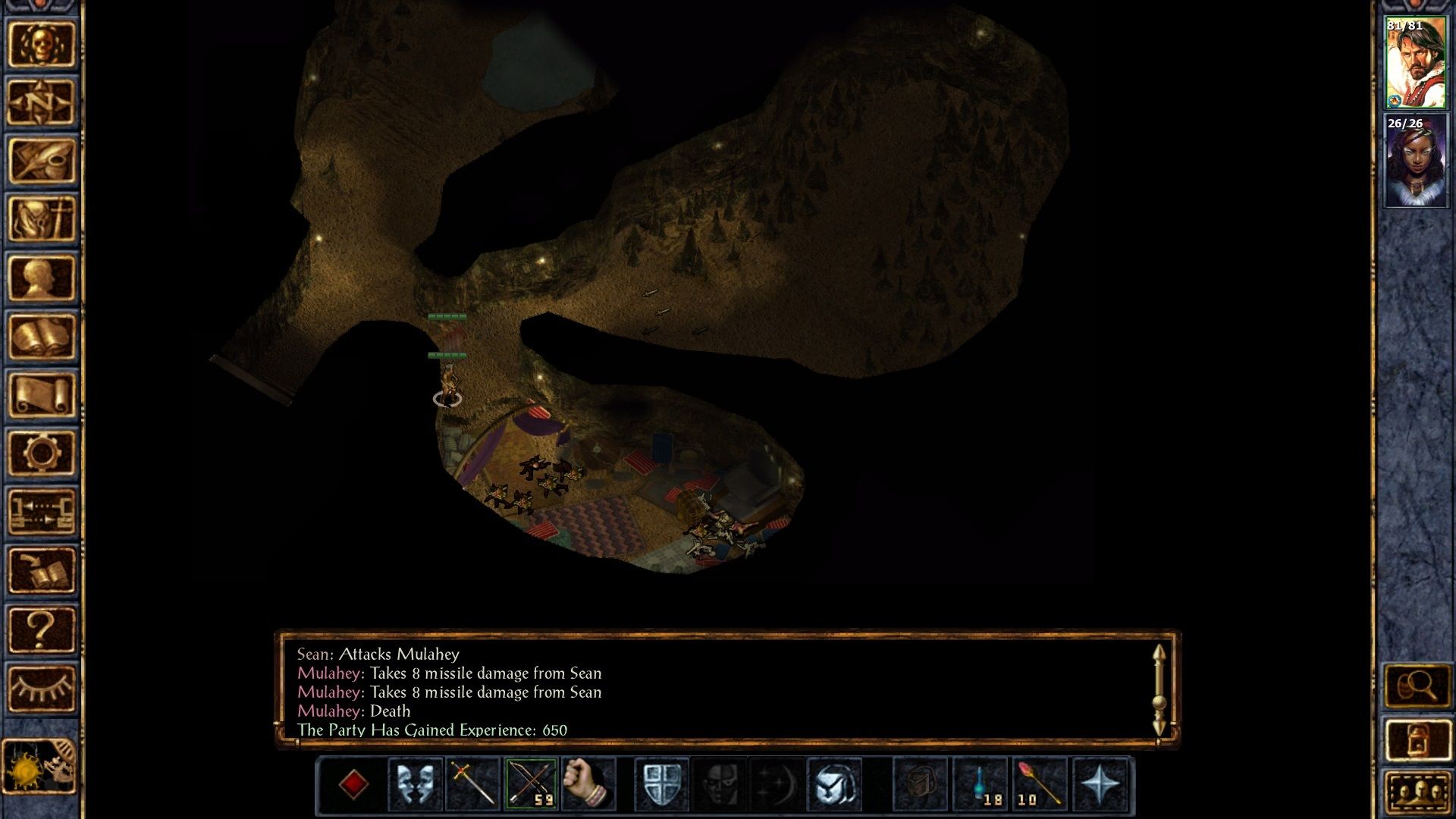Select the bow and arrows slot
Image resolution: width=1456 pixels, height=819 pixels.
coord(531,783)
